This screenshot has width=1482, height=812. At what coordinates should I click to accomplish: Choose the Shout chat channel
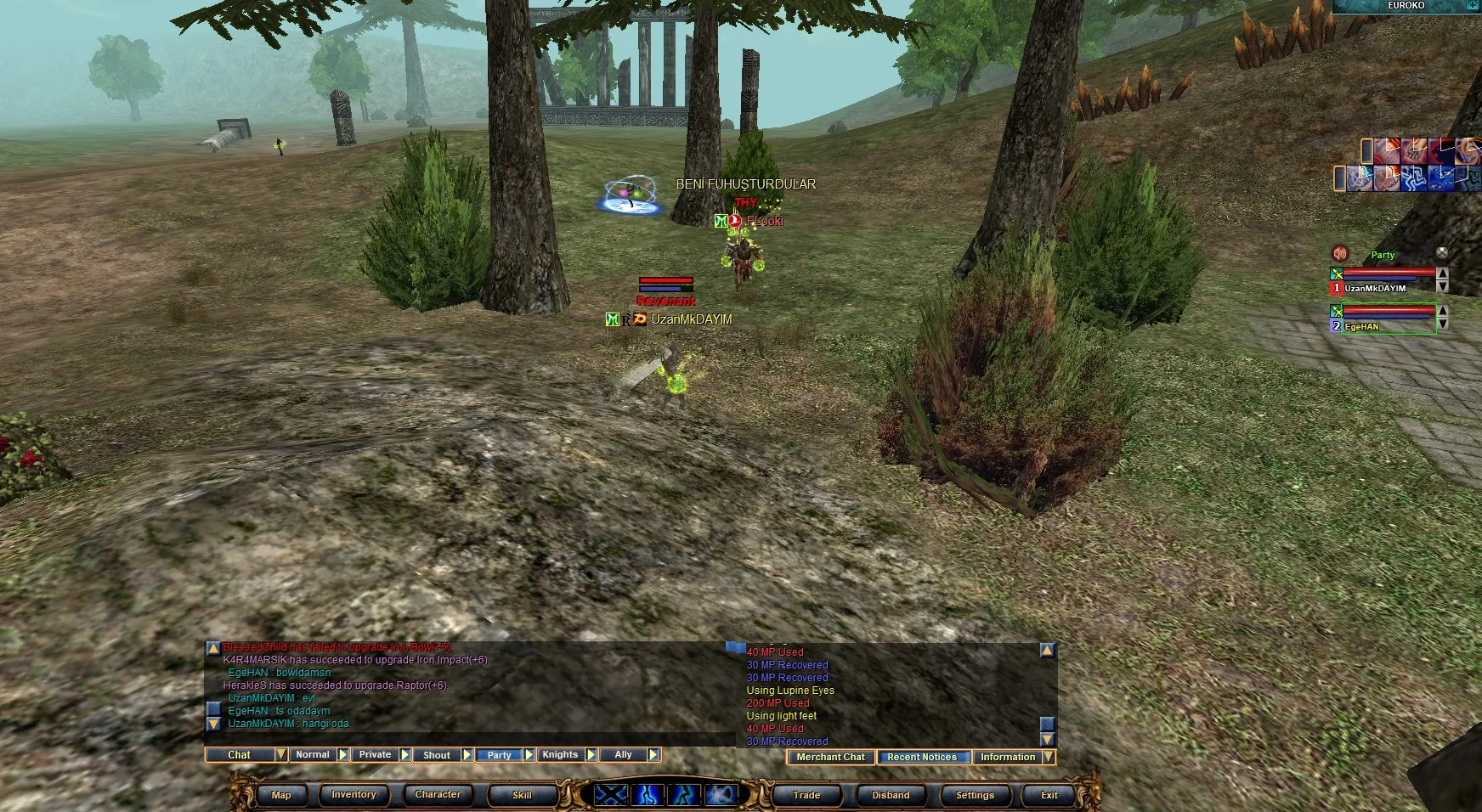(437, 754)
